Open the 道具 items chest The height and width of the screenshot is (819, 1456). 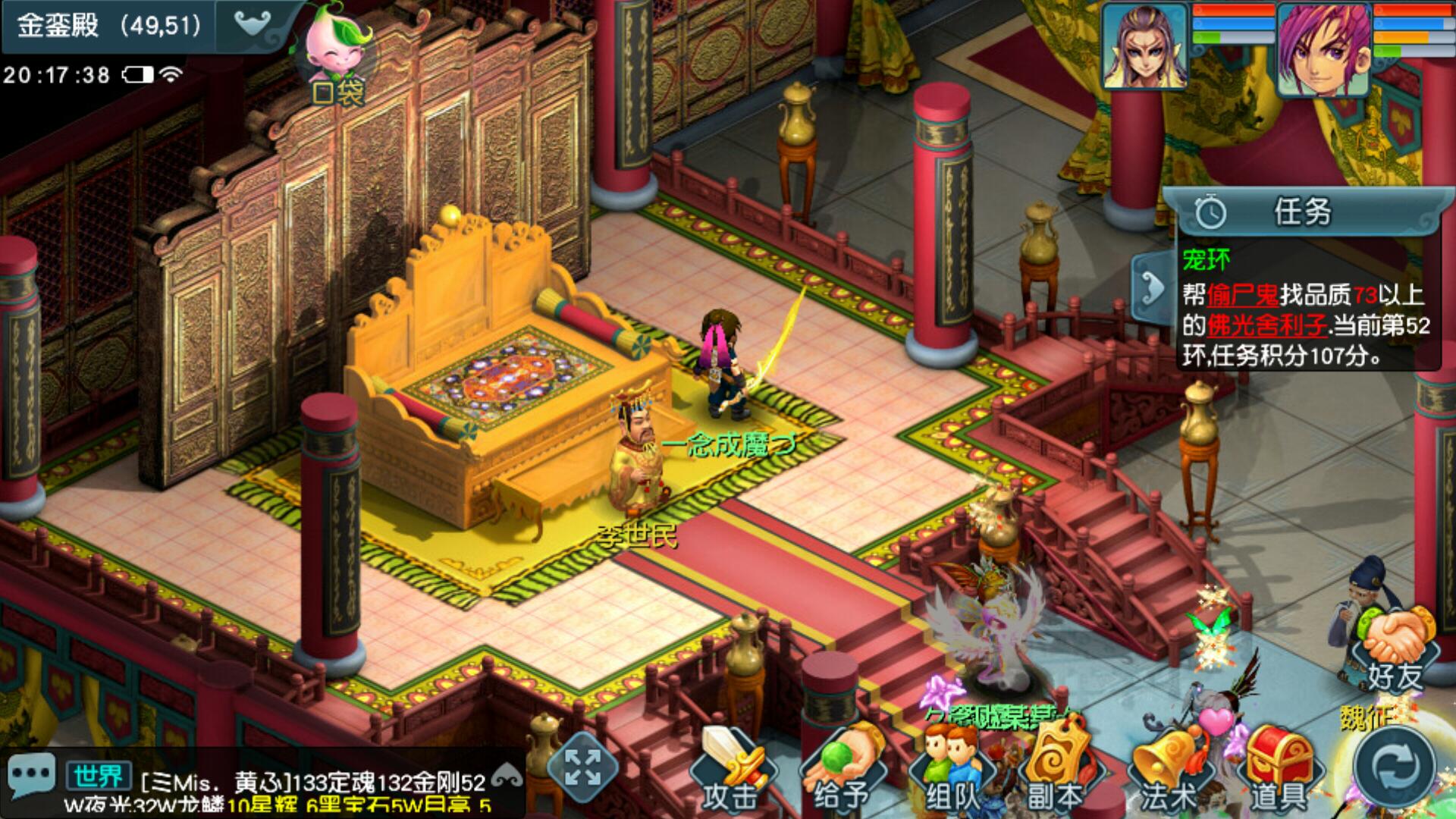coord(1278,770)
